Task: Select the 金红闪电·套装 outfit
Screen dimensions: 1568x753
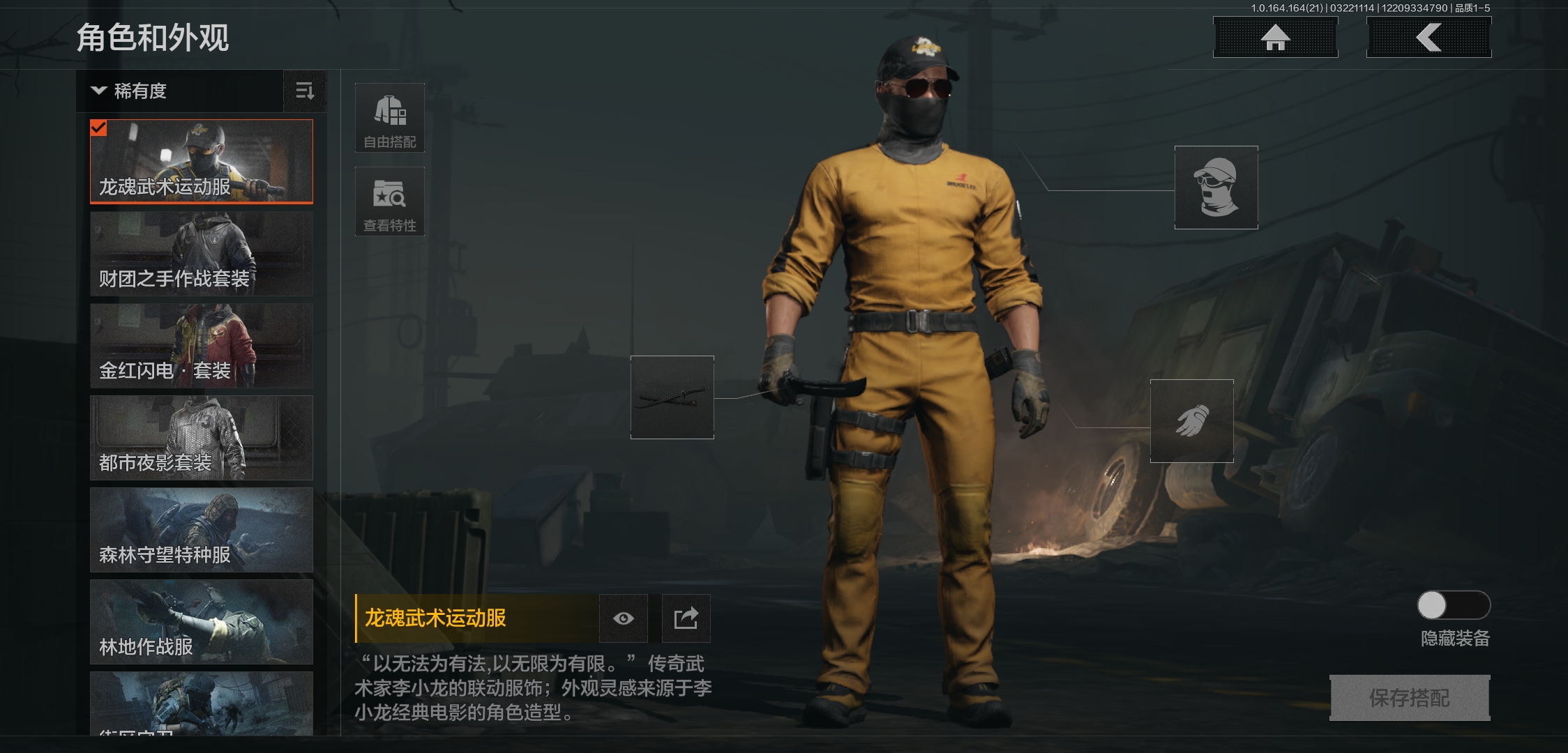Action: 202,346
